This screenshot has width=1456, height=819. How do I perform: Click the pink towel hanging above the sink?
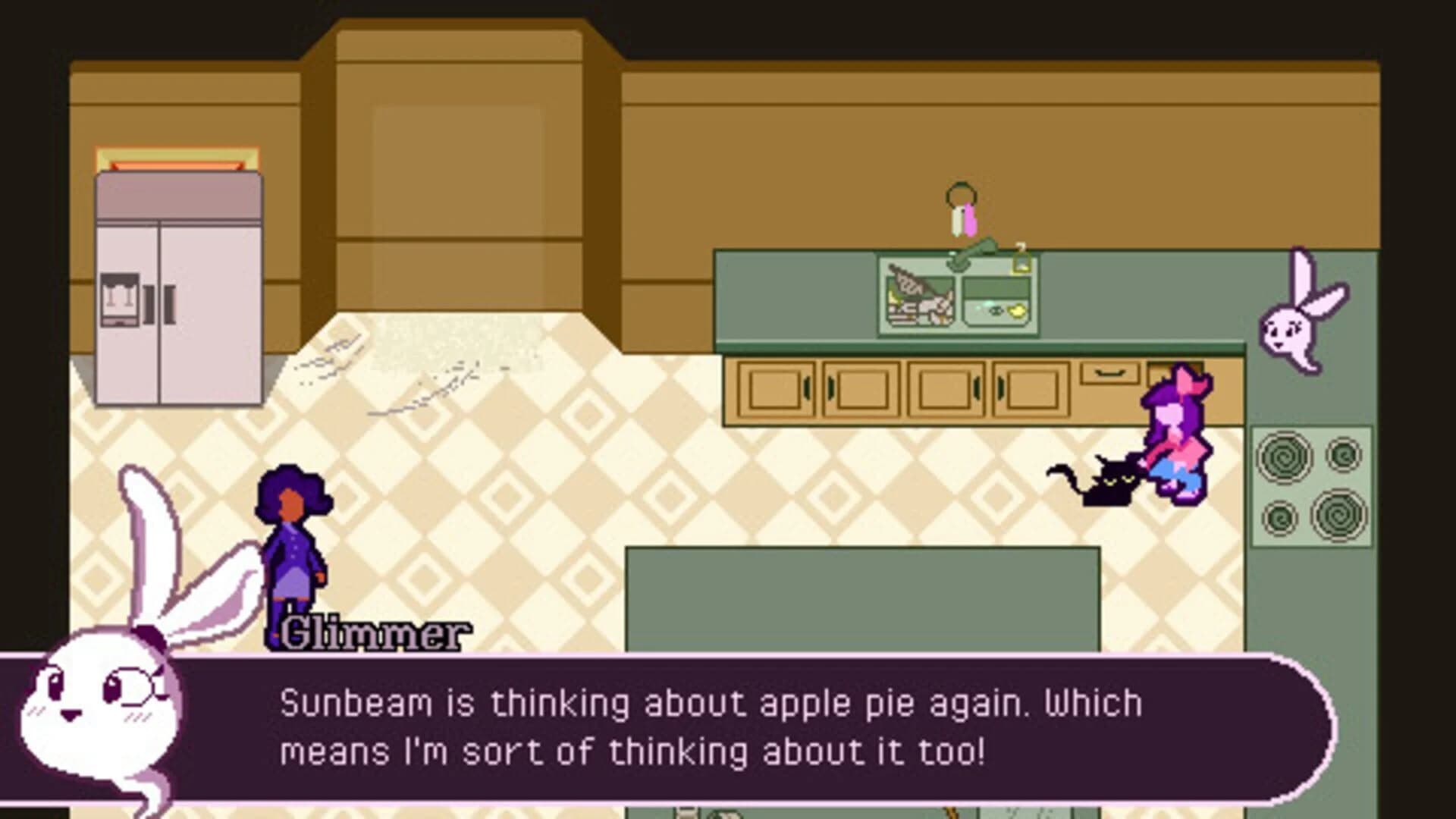pyautogui.click(x=971, y=220)
